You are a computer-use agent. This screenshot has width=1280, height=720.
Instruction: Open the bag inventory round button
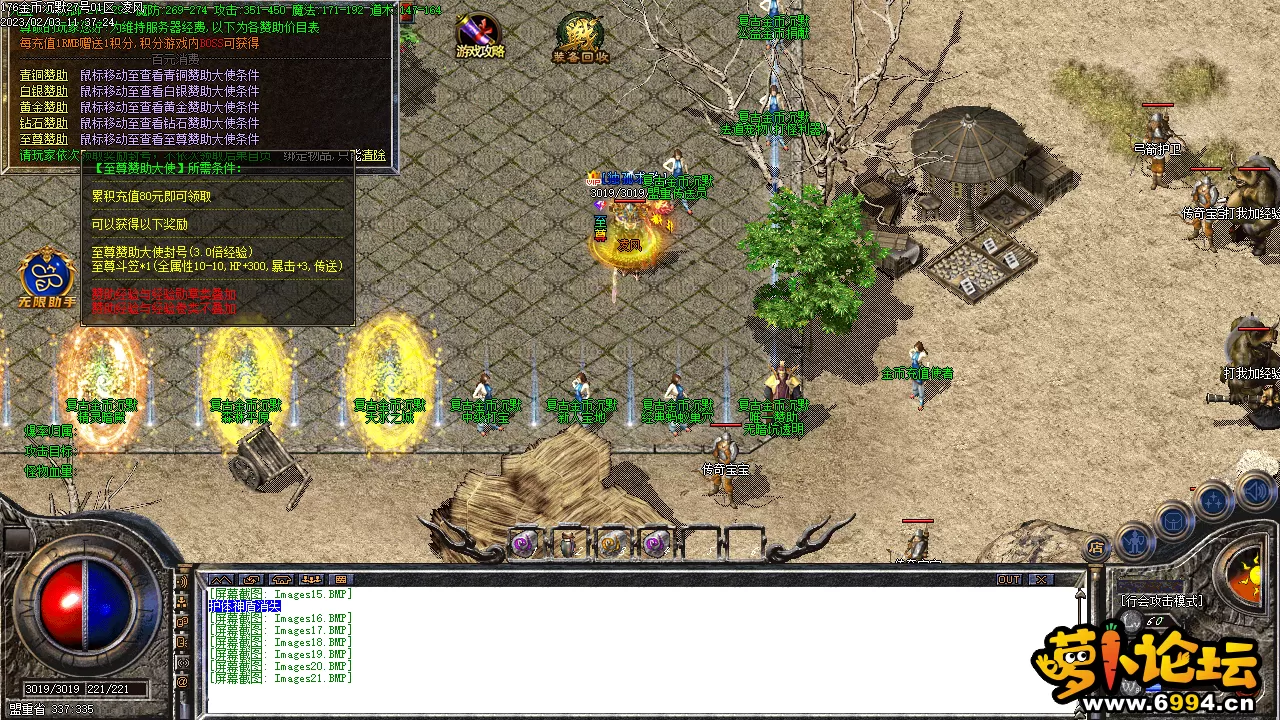tap(1173, 520)
